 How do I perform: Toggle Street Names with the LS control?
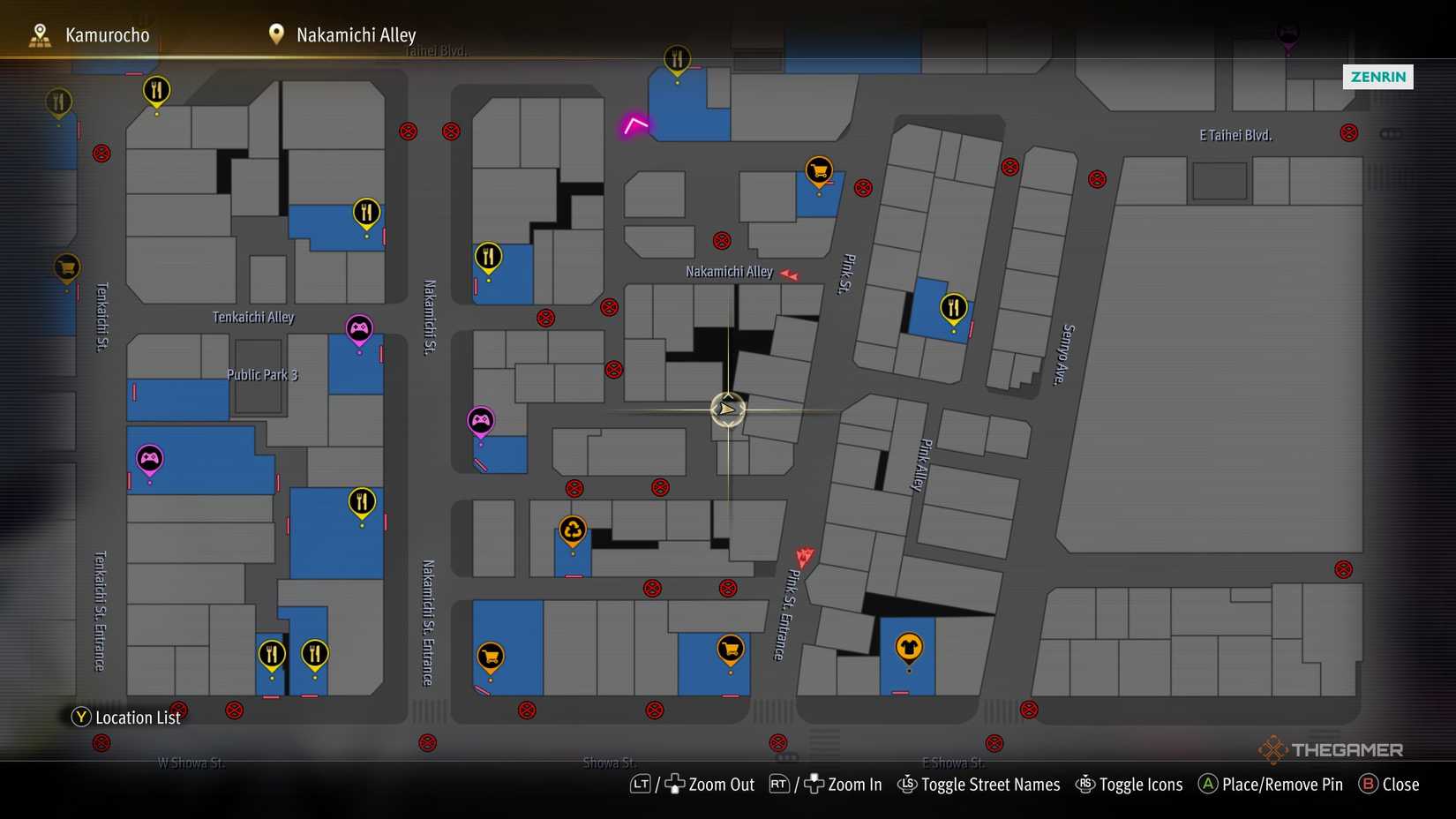coord(908,785)
